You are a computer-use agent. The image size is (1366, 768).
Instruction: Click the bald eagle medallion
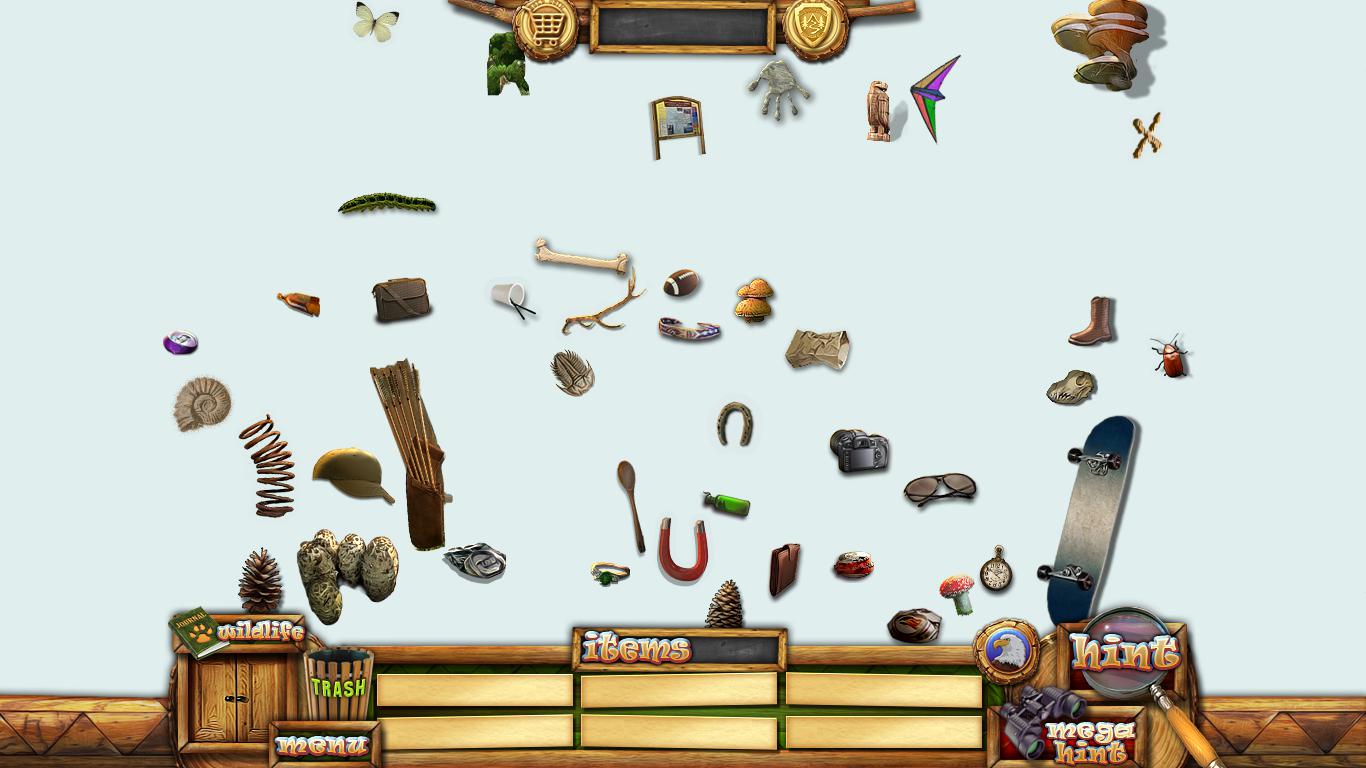click(1006, 651)
